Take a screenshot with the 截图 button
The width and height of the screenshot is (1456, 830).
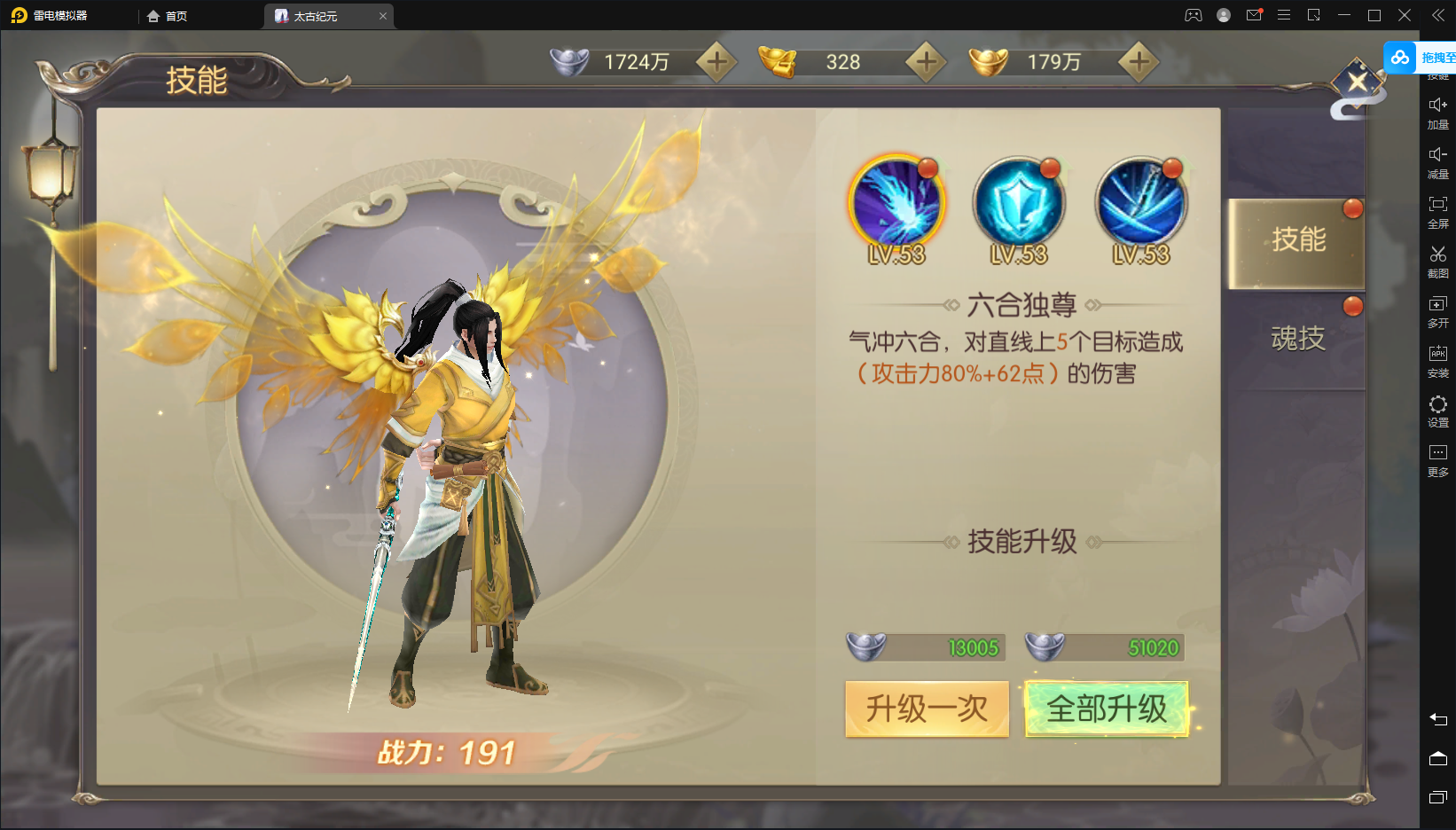[1437, 262]
